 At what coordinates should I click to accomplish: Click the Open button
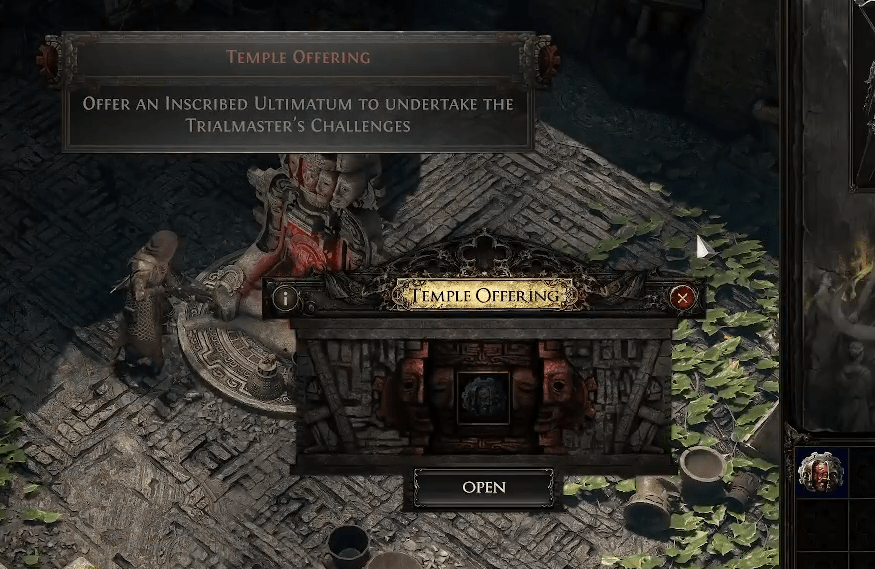(484, 488)
